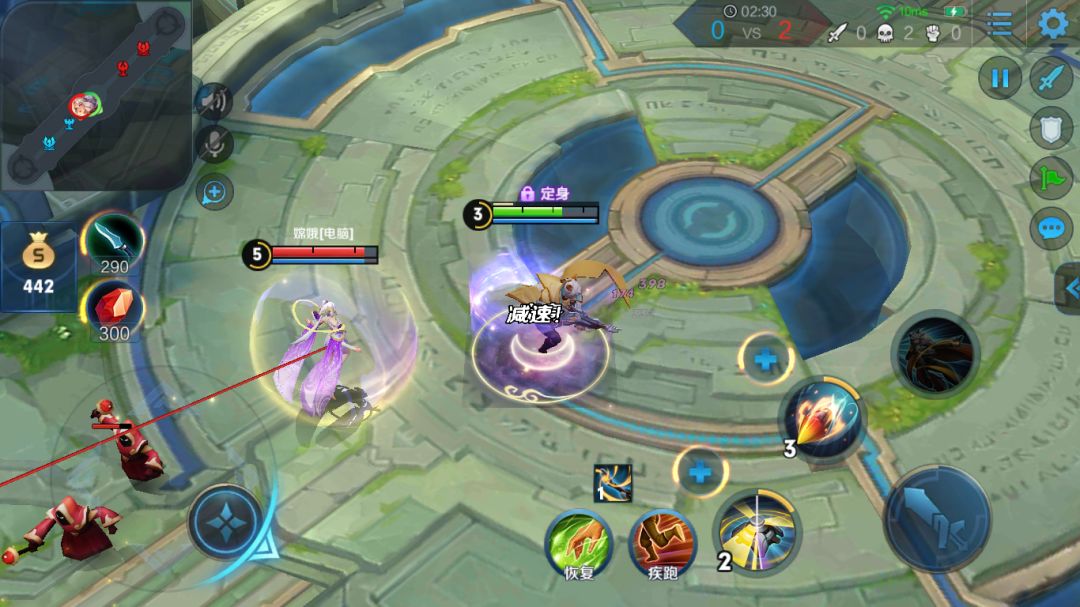Image resolution: width=1080 pixels, height=607 pixels.
Task: Open the settings gear menu
Action: [x=1053, y=23]
